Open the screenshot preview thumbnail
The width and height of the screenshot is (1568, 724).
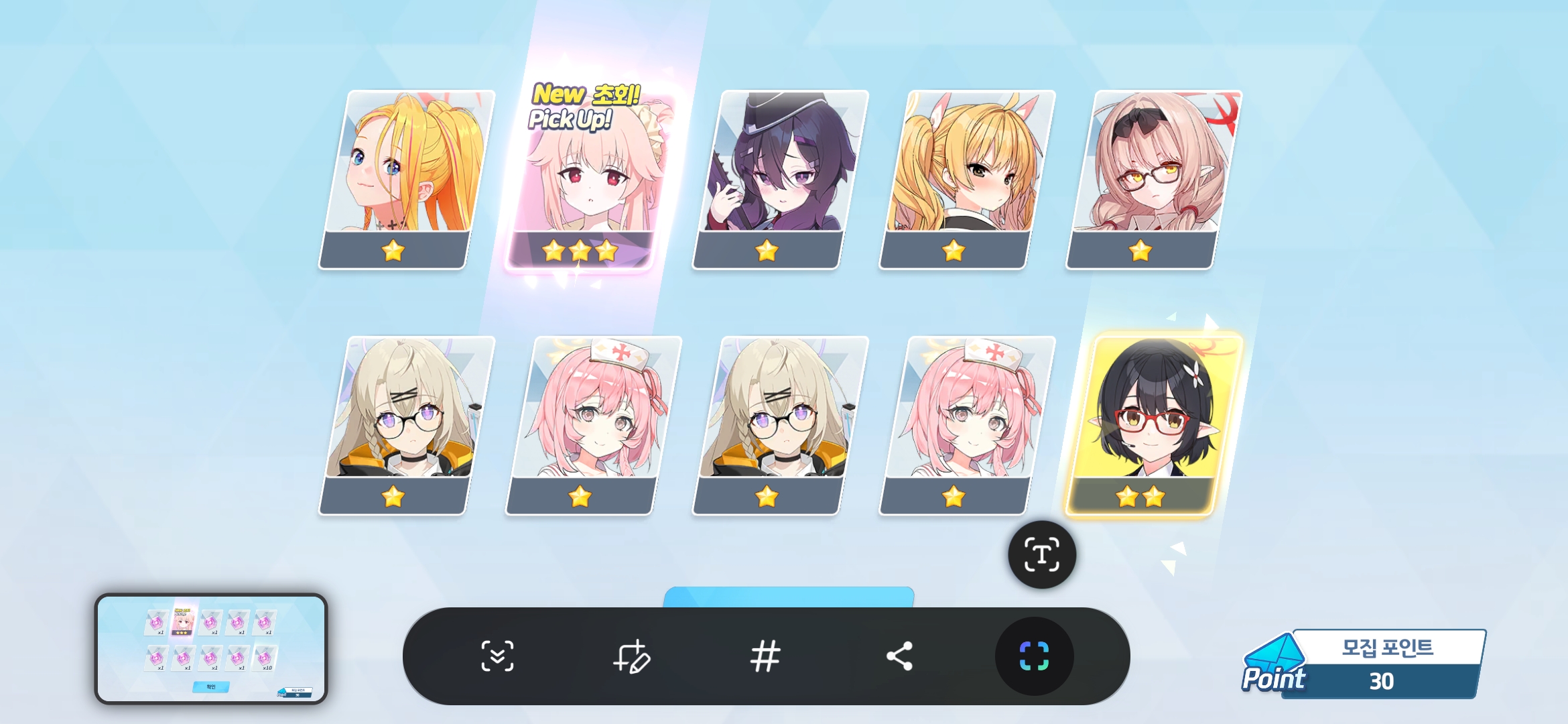pyautogui.click(x=211, y=648)
